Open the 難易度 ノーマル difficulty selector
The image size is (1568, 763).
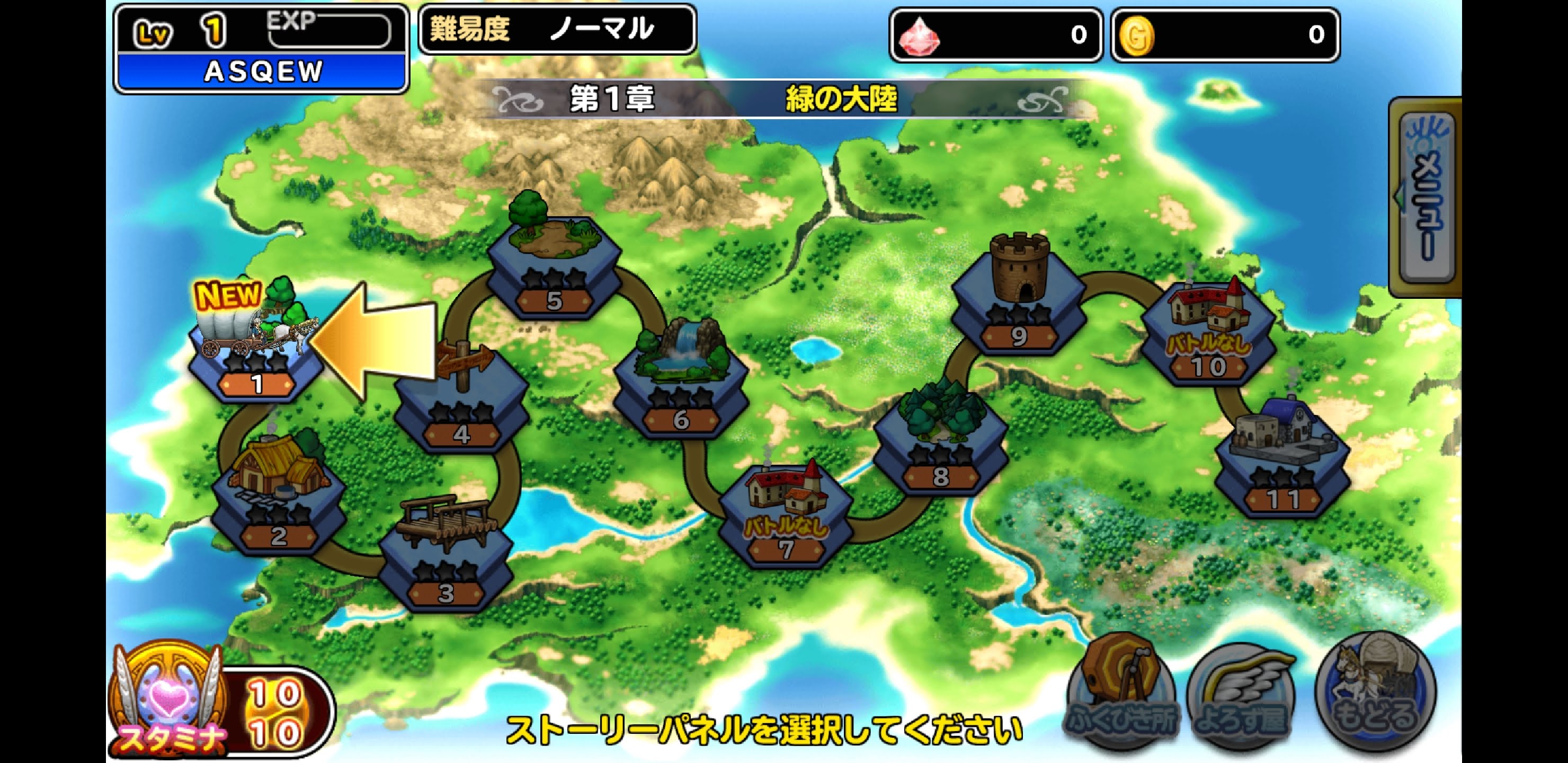(557, 29)
